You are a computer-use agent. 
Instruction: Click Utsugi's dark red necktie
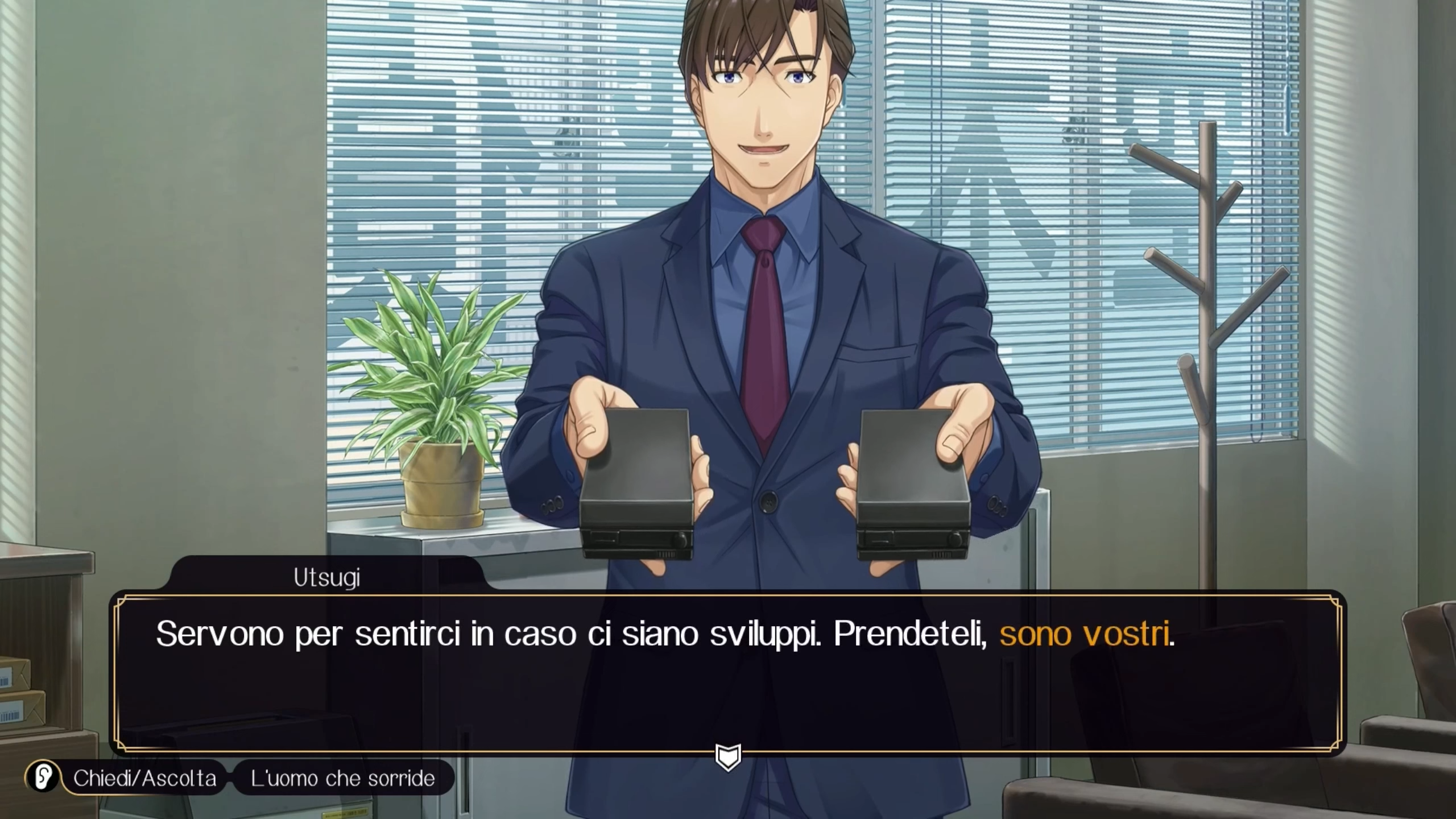(x=765, y=296)
